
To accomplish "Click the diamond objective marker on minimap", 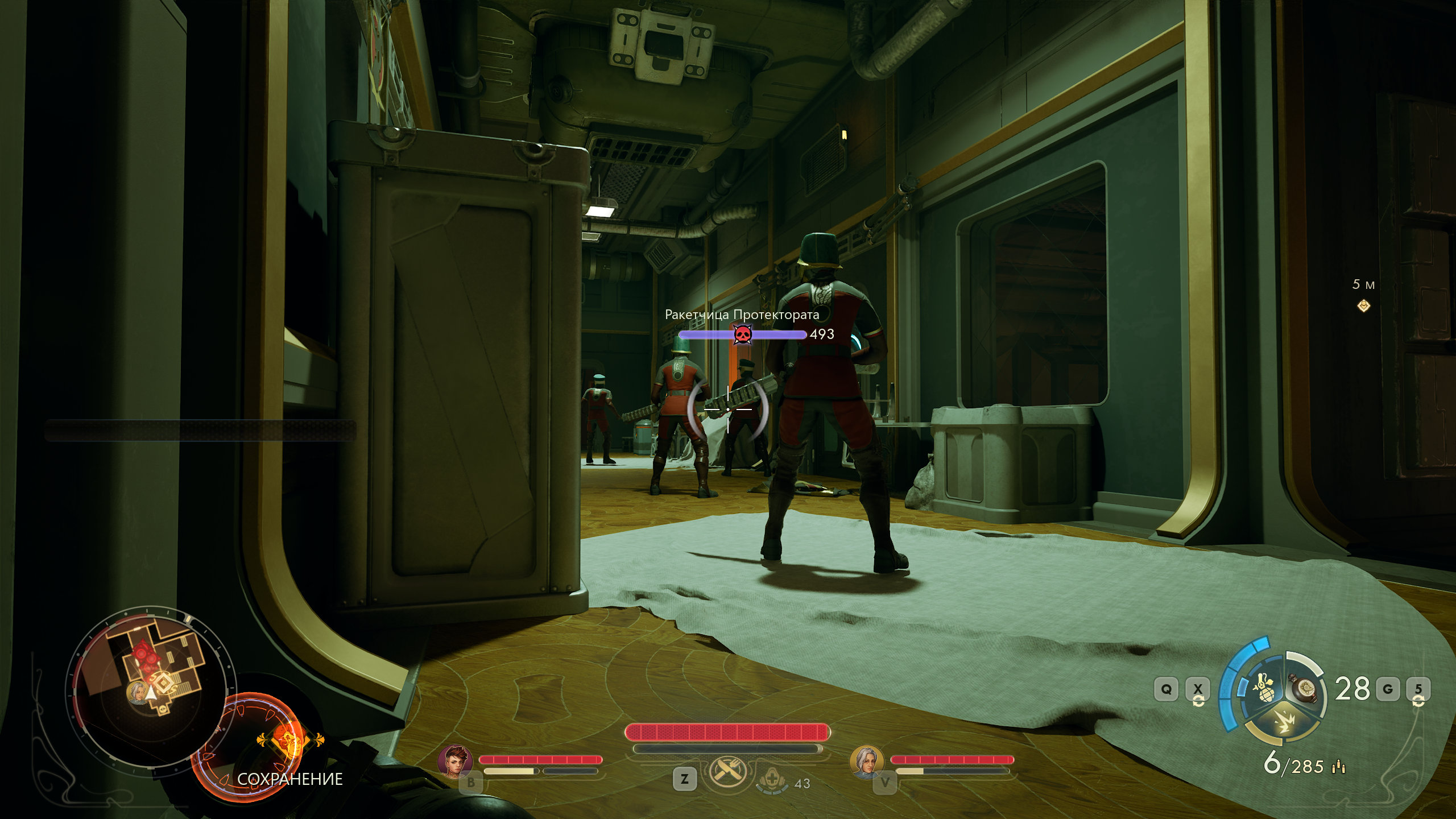I will pos(163,682).
